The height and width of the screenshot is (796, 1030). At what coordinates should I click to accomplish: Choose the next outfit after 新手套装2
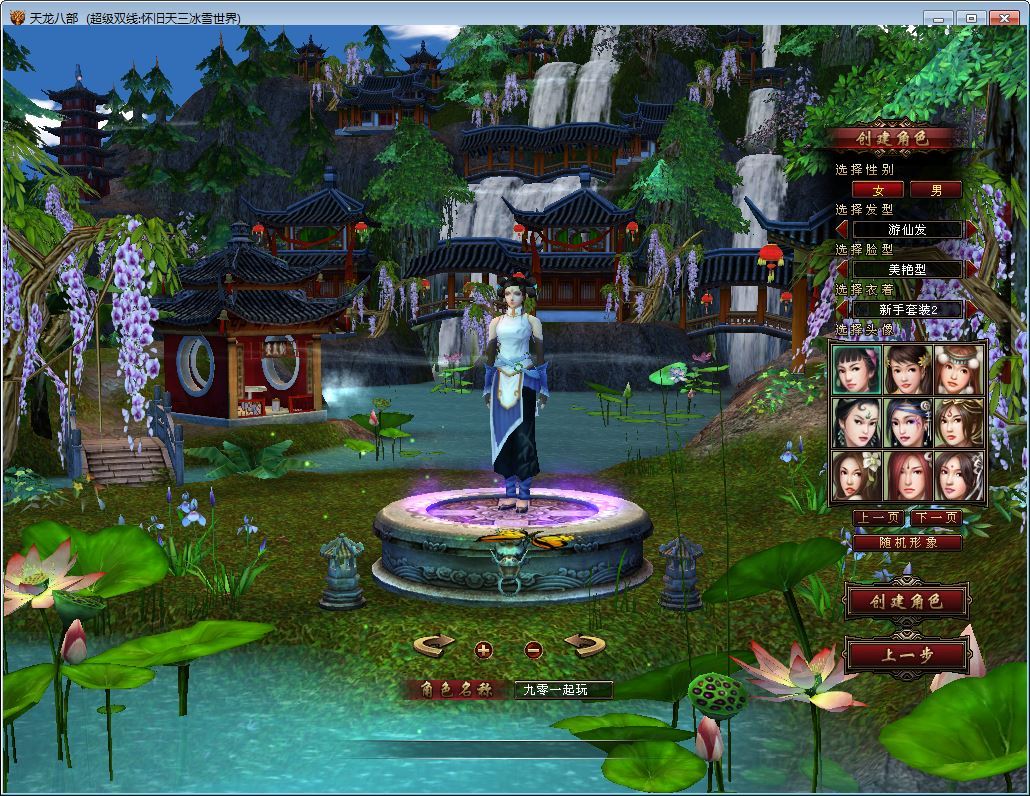(x=972, y=309)
